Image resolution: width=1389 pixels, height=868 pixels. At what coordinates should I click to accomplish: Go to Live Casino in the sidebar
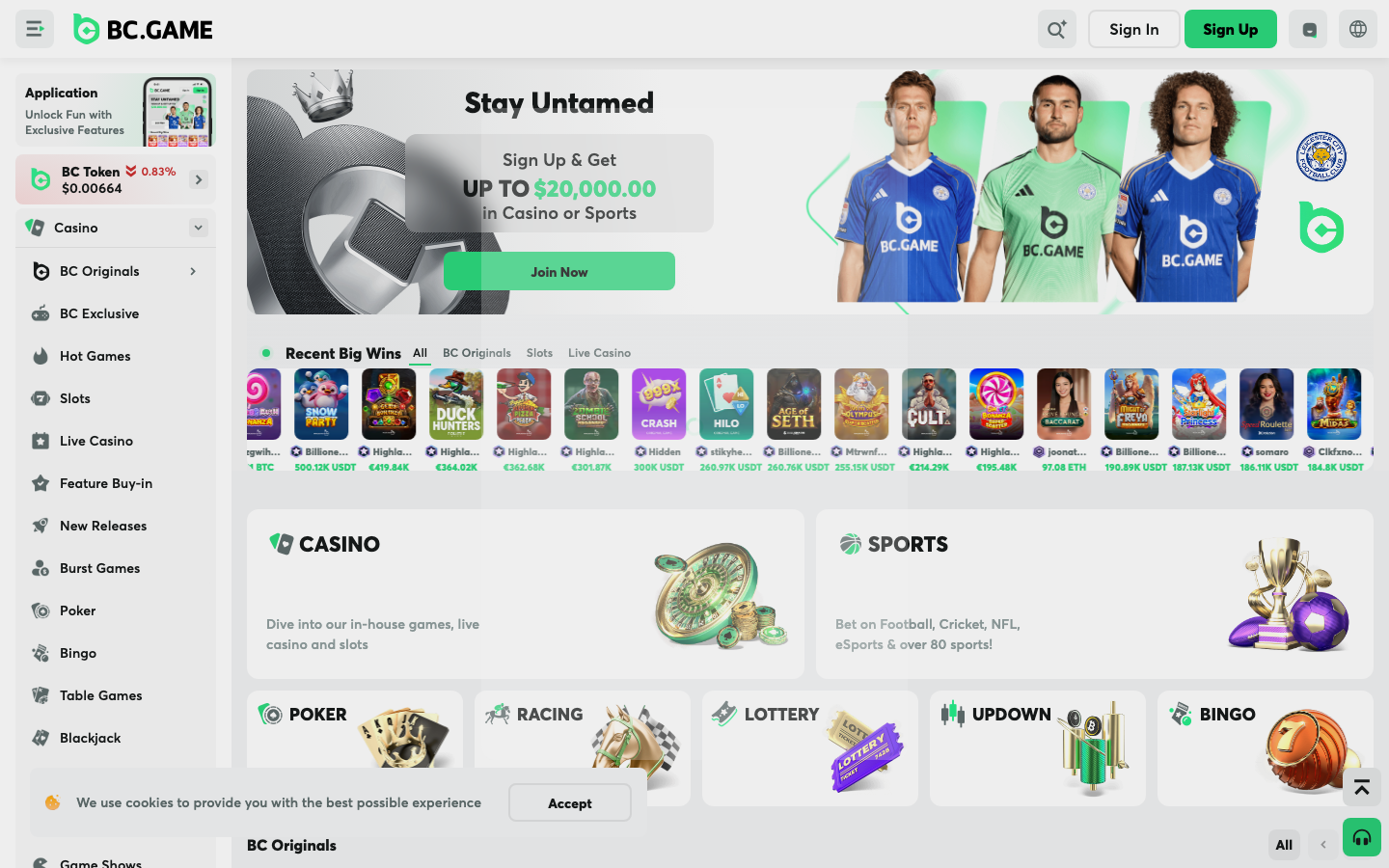96,441
